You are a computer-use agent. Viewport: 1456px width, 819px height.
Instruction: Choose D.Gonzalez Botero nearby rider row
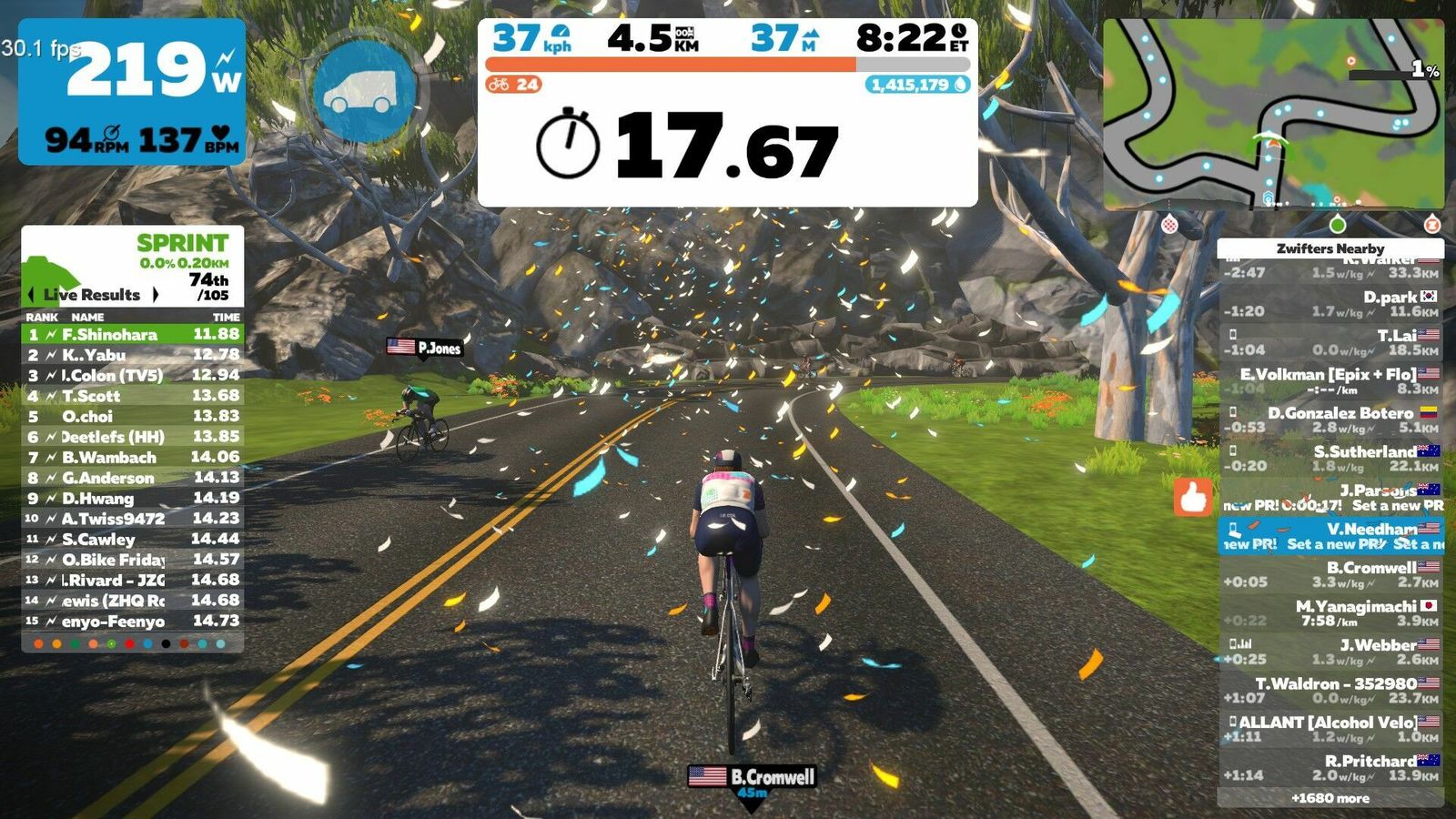1330,420
